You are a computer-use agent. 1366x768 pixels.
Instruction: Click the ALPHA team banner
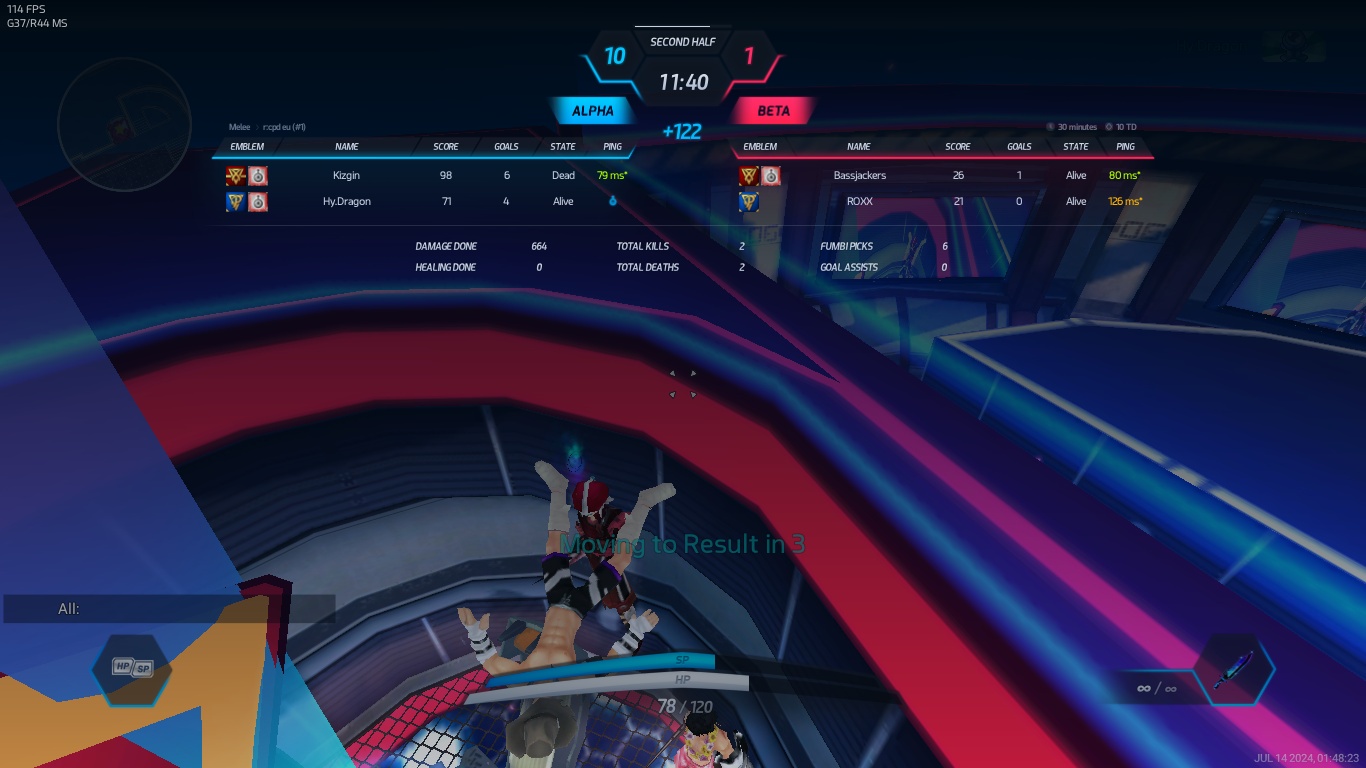pyautogui.click(x=592, y=111)
